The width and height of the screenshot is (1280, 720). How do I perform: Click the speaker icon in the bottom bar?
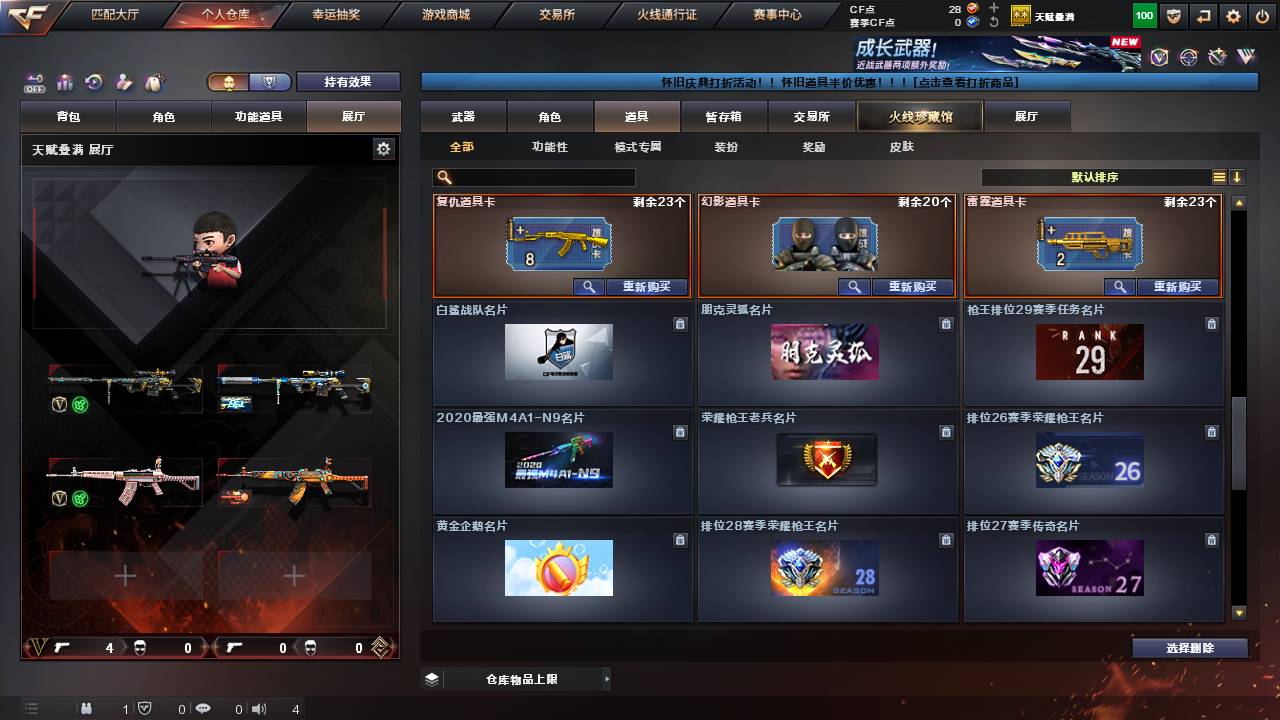[258, 709]
